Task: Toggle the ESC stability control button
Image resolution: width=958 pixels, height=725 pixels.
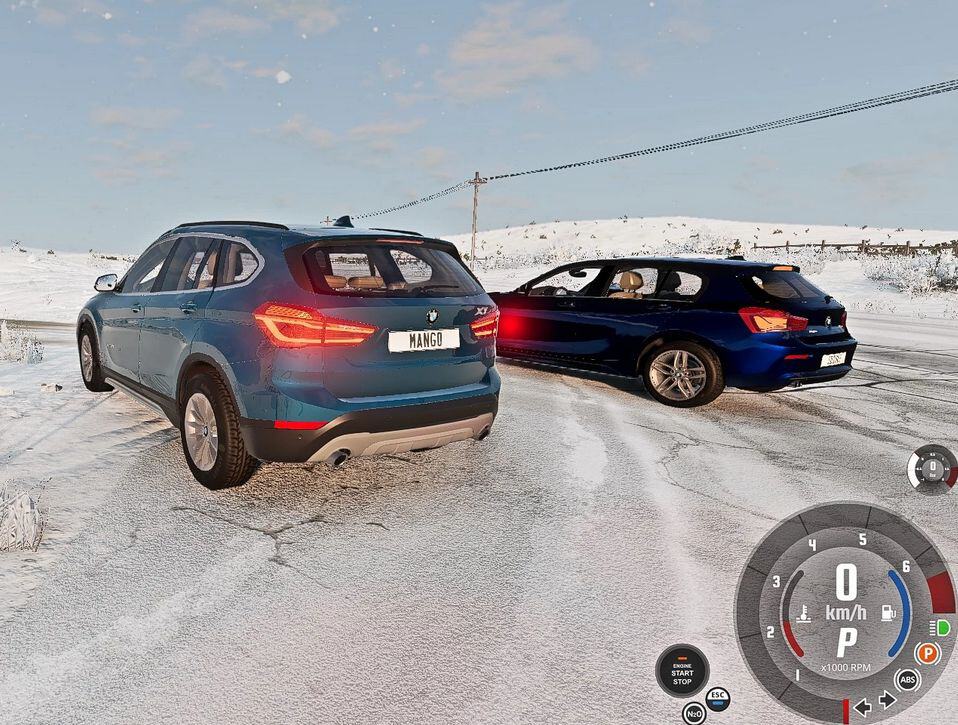Action: [x=717, y=698]
